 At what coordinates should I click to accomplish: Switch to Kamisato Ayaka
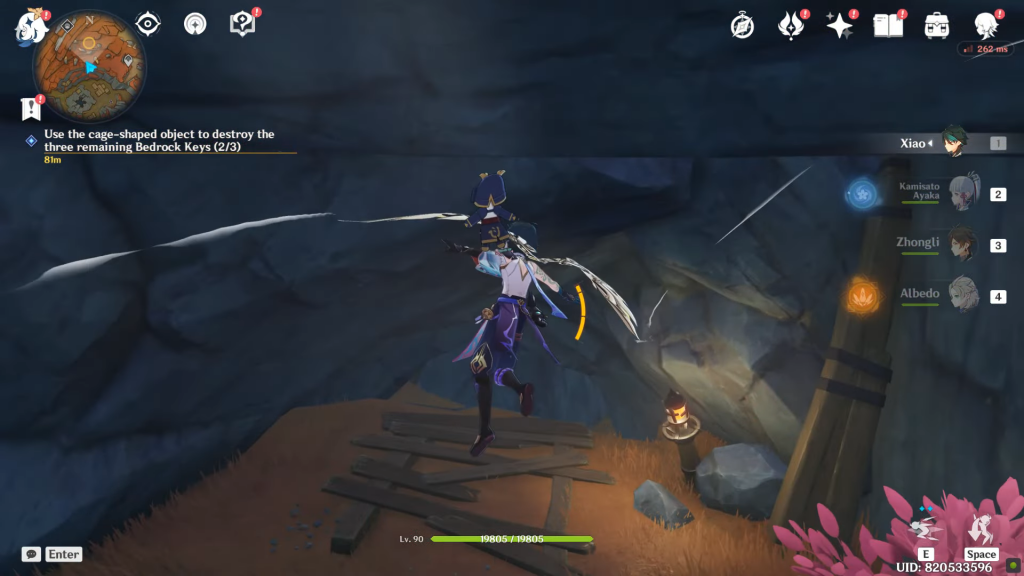click(961, 194)
